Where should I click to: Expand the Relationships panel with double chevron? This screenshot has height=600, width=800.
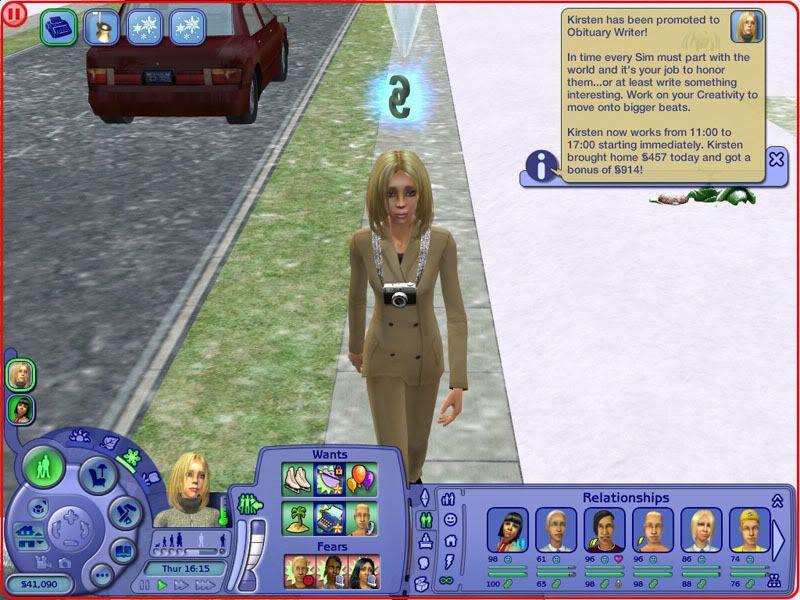(x=777, y=501)
